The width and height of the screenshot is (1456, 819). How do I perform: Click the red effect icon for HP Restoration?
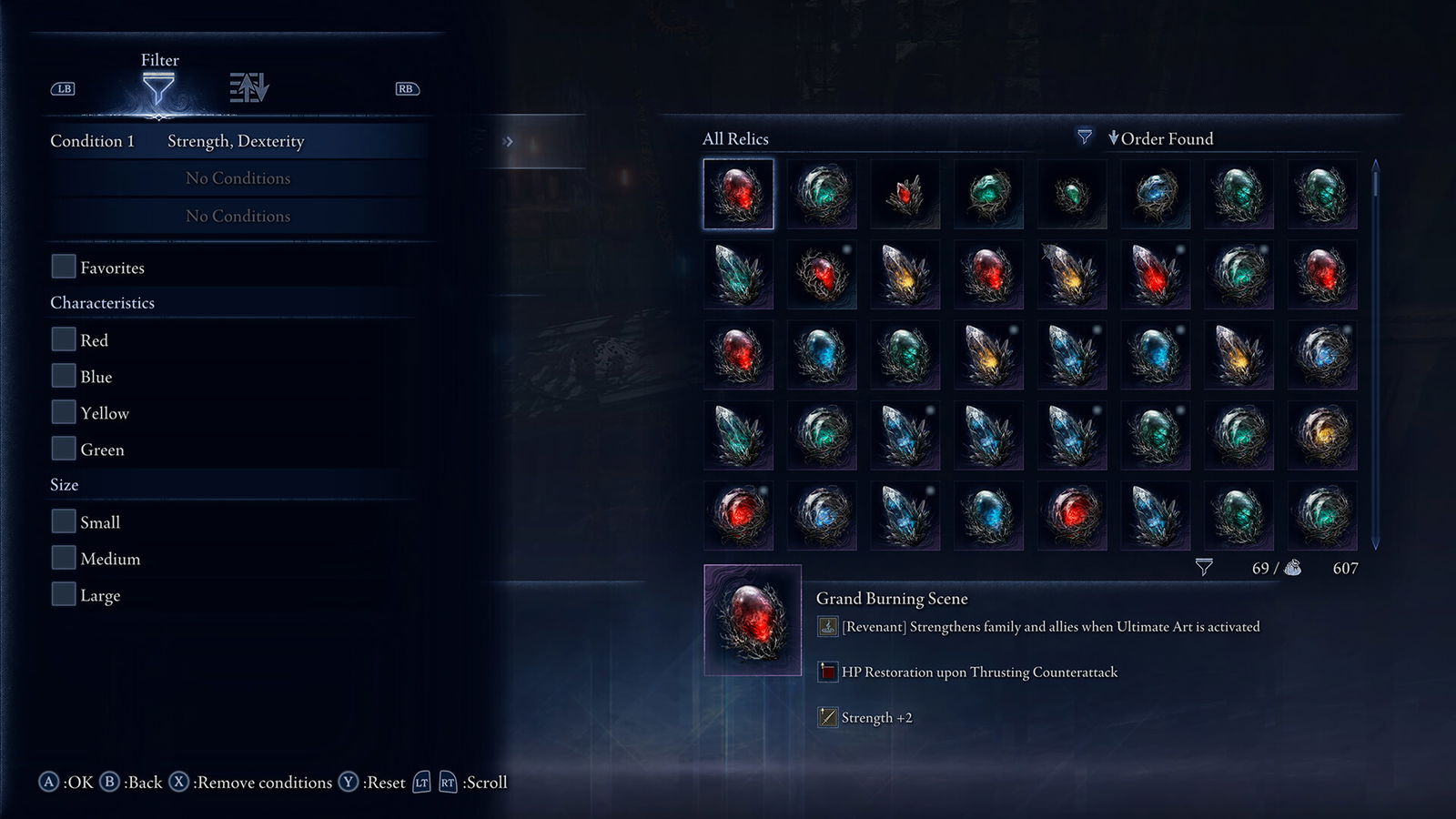pos(828,672)
